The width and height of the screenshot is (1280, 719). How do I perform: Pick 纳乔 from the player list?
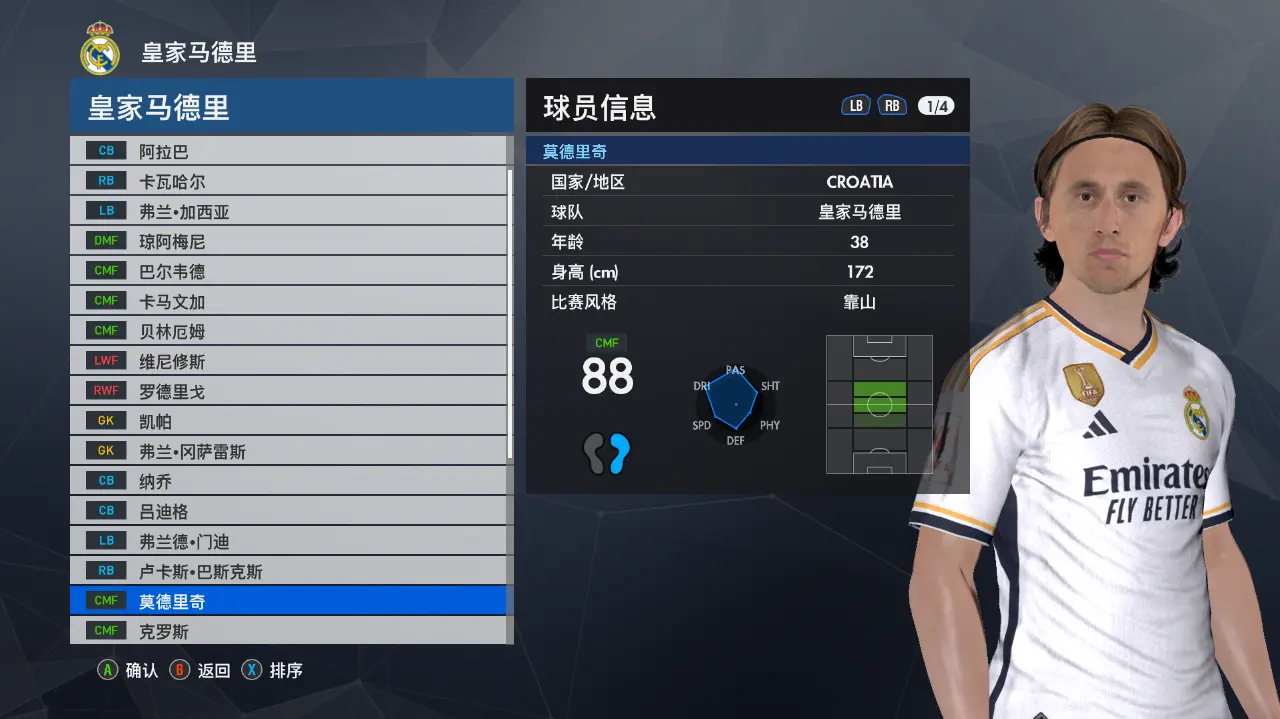click(x=288, y=481)
